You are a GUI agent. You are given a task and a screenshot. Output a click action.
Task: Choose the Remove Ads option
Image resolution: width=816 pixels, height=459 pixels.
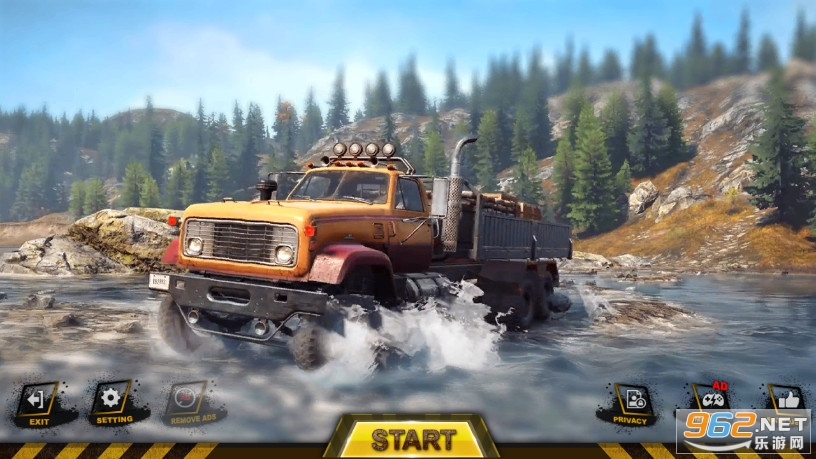tap(190, 401)
